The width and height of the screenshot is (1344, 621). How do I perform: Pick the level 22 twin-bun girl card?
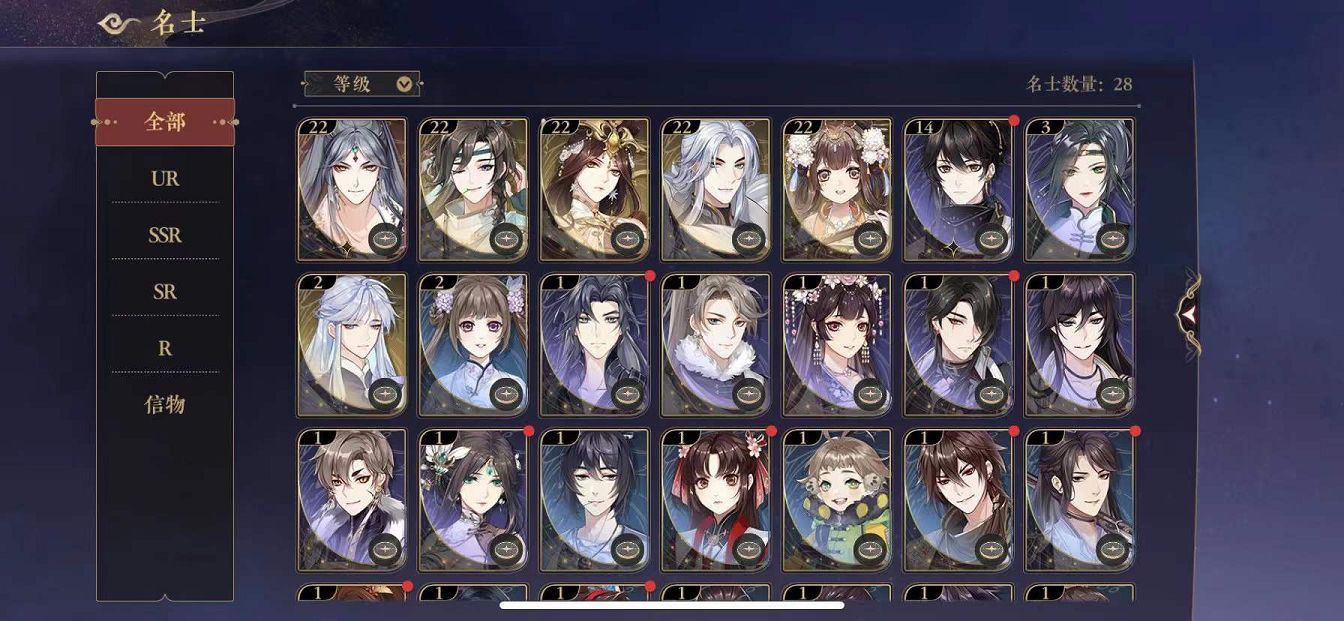[x=837, y=189]
